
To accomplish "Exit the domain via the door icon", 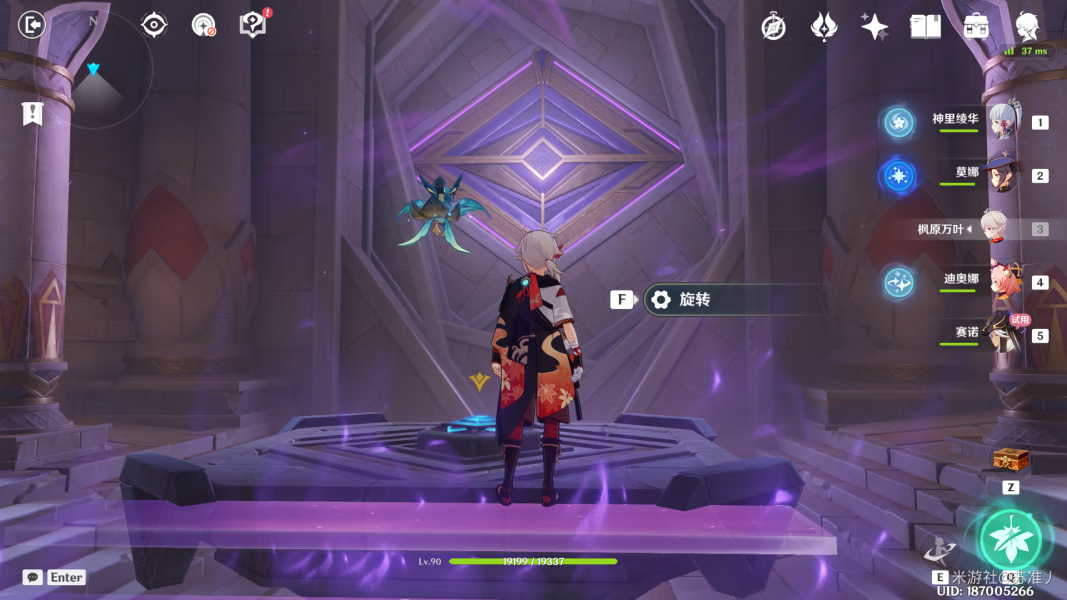I will pyautogui.click(x=32, y=24).
